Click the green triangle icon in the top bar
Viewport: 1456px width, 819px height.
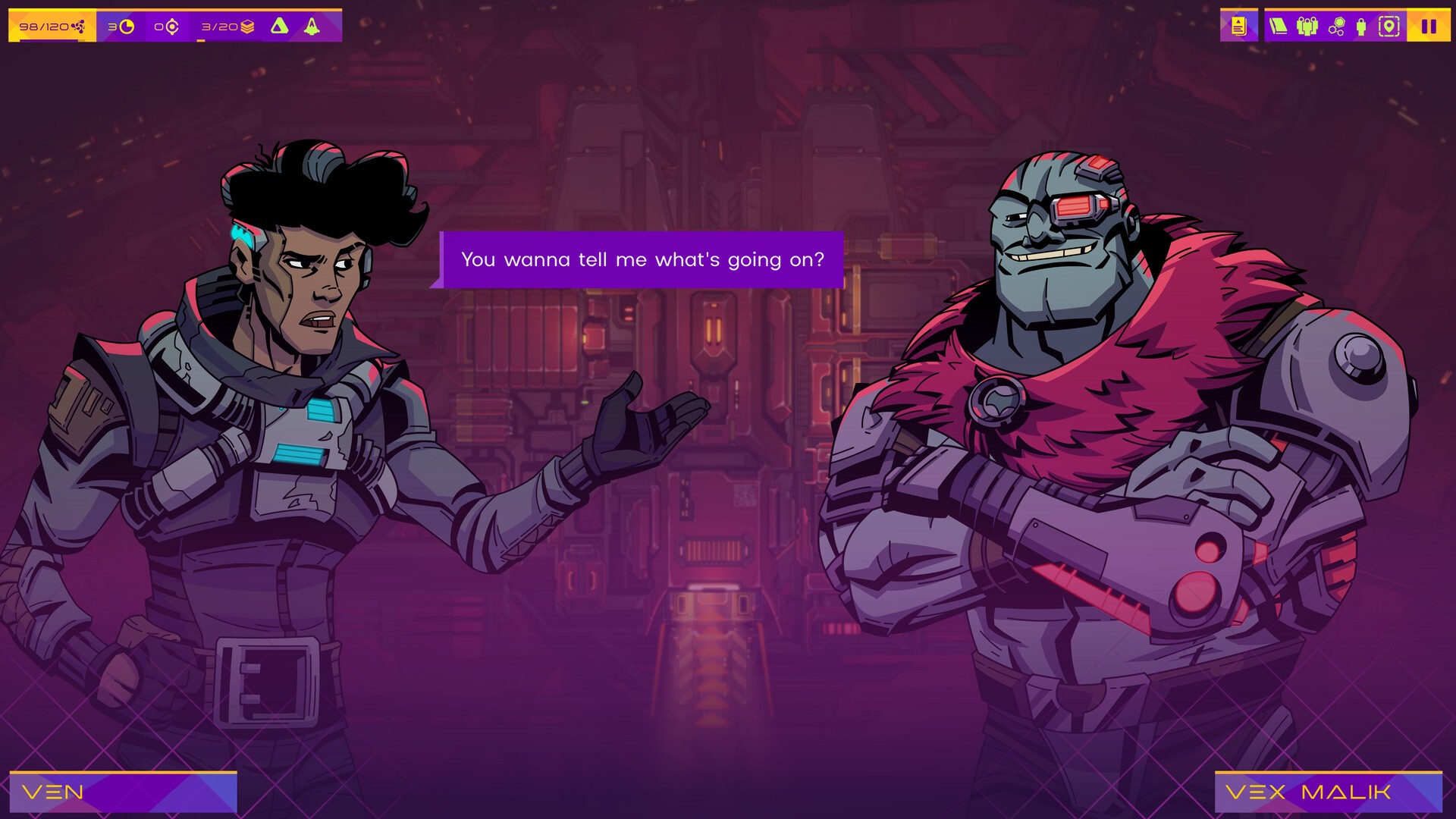pos(280,27)
